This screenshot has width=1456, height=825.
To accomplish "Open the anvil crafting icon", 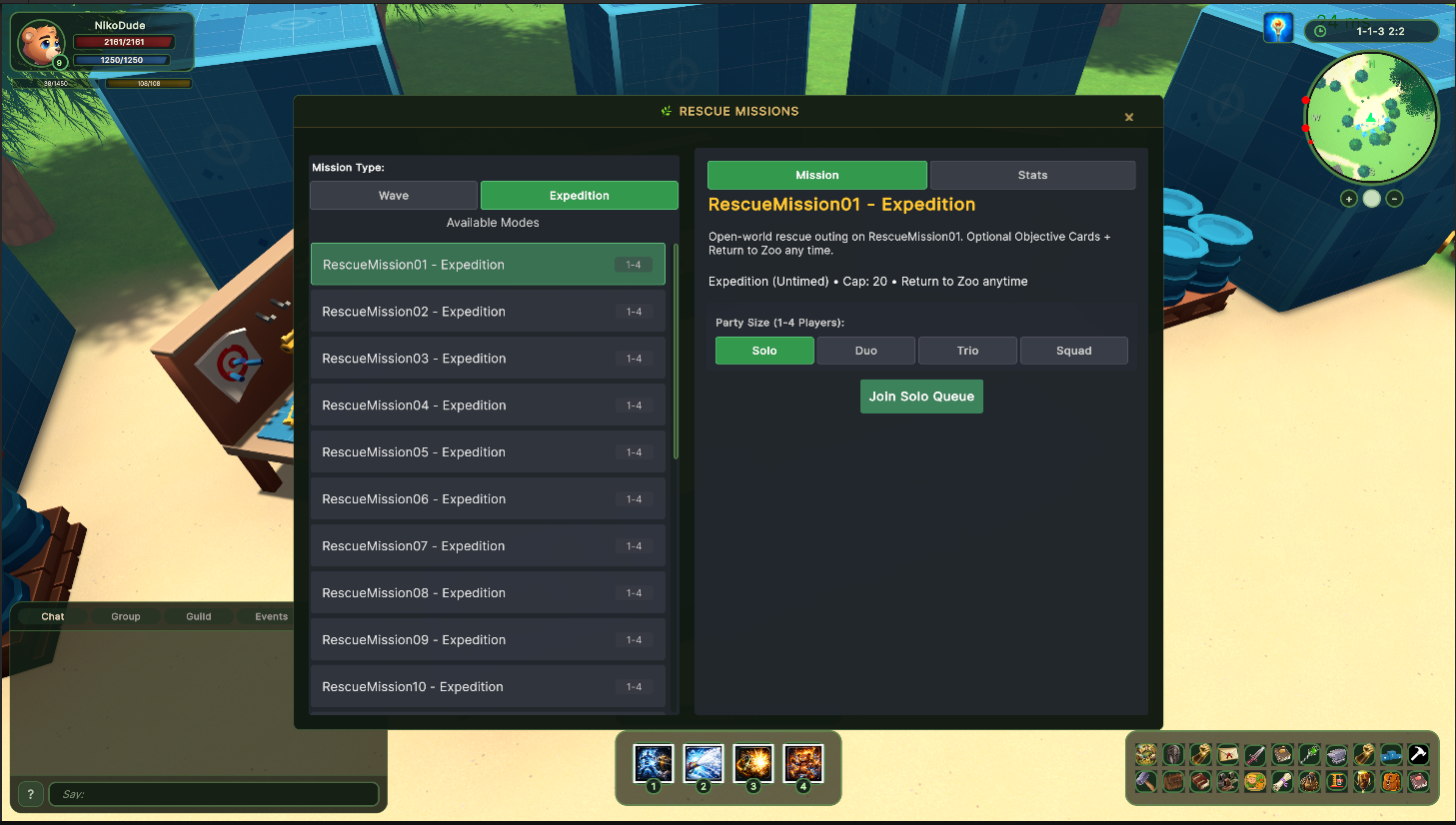I will [1336, 754].
